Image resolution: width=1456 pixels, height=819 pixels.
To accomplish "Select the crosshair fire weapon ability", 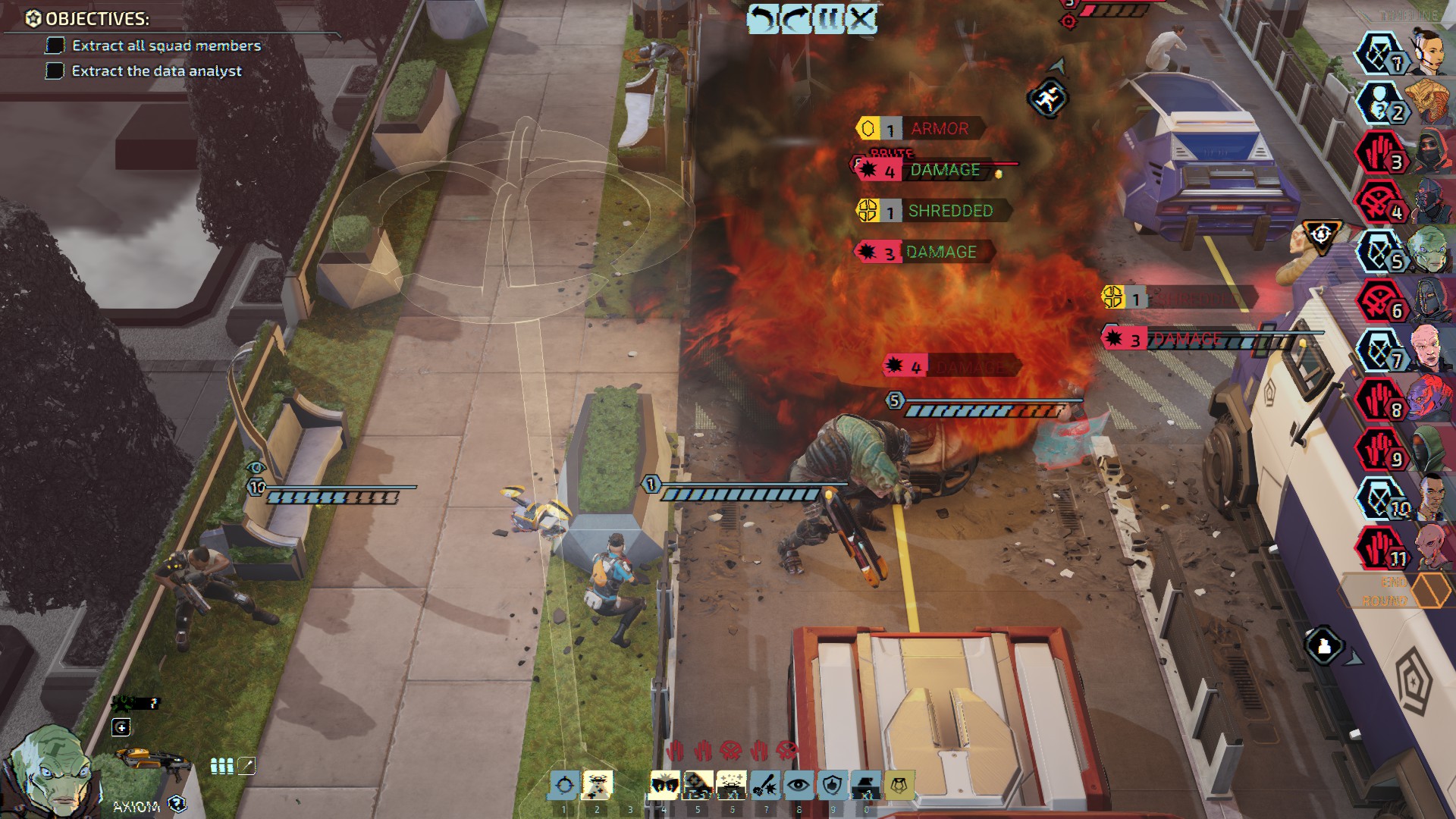I will point(563,786).
